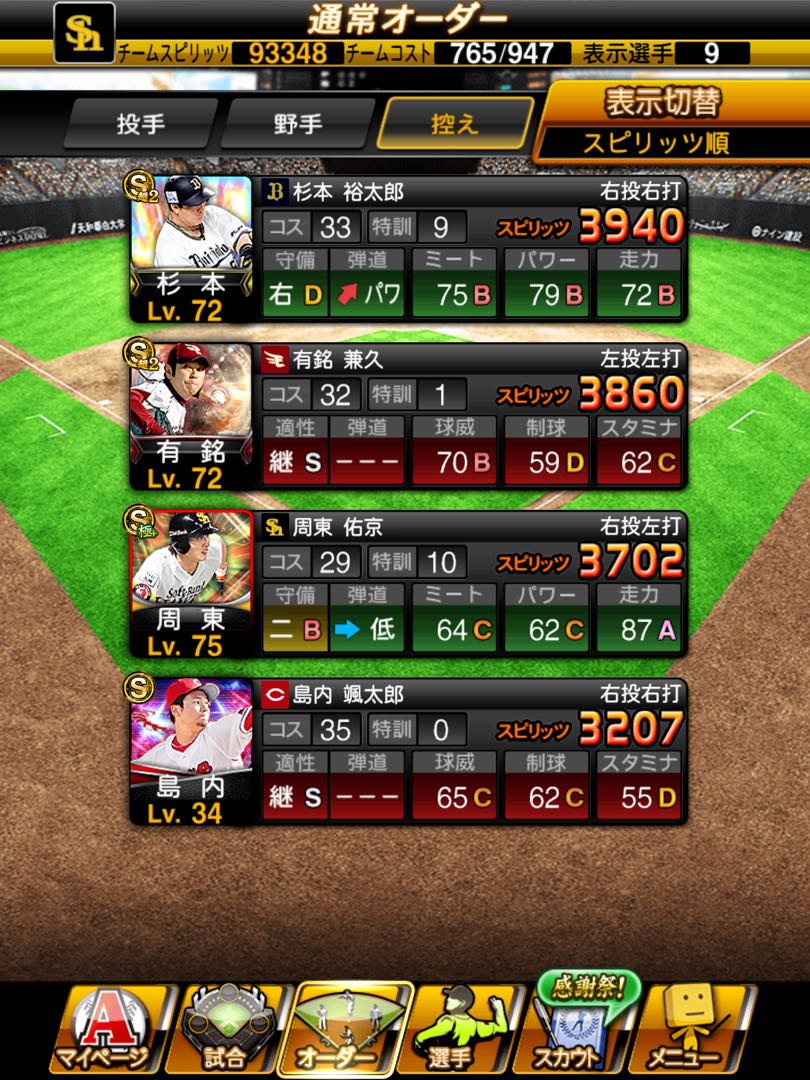The width and height of the screenshot is (810, 1080).
Task: Open the オーダー lineup menu
Action: click(x=350, y=1030)
